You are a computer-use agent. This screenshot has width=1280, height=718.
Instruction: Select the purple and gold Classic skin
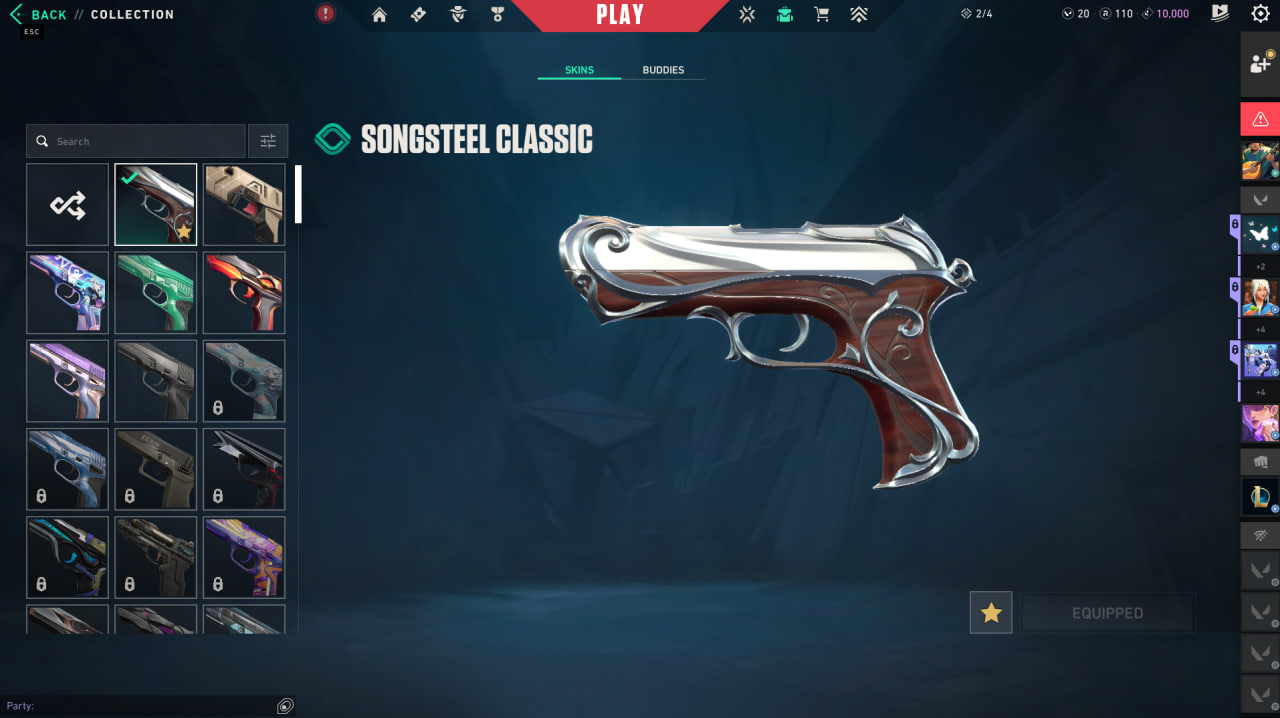(x=244, y=557)
